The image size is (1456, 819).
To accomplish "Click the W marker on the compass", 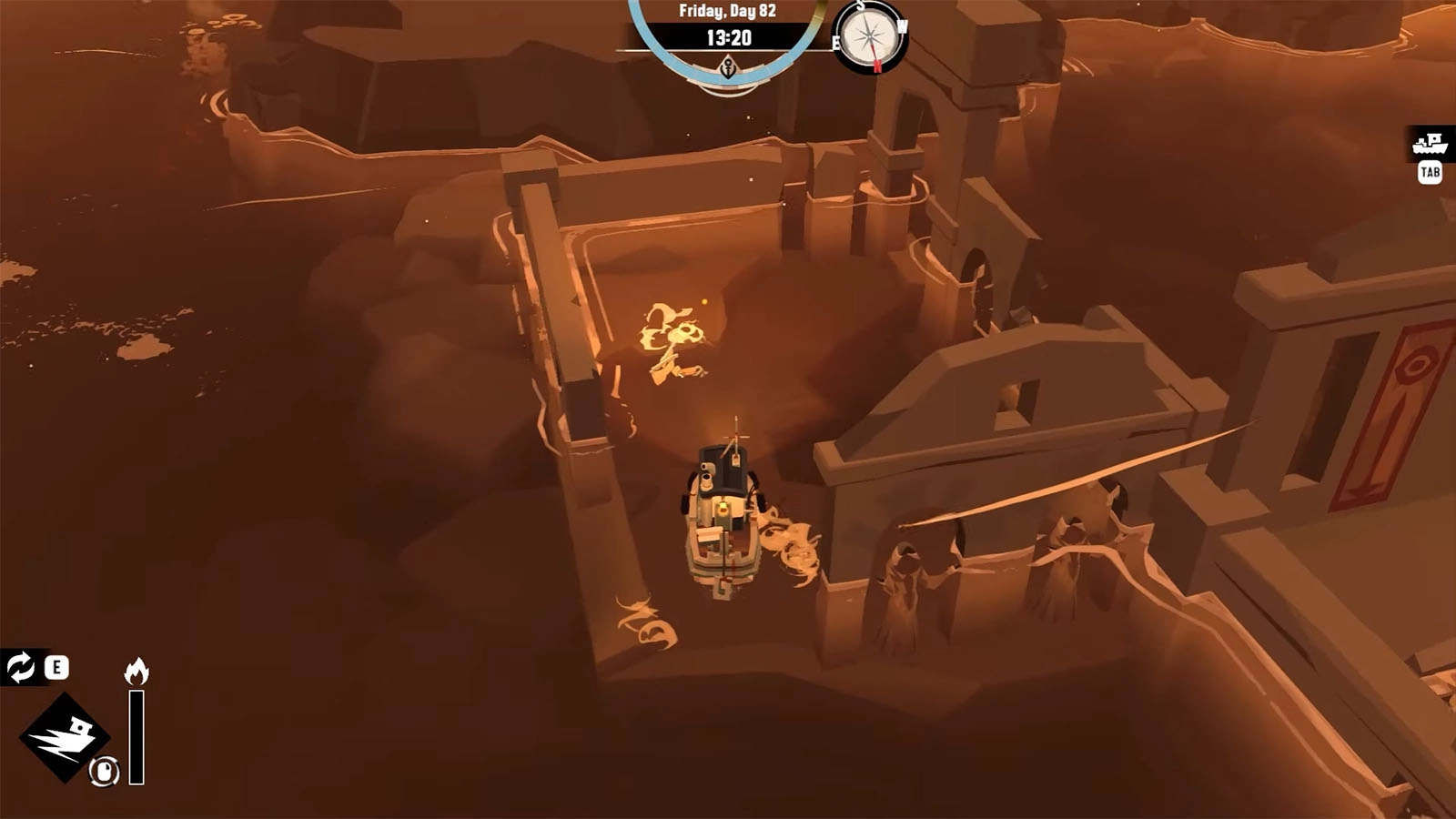I will tap(901, 27).
